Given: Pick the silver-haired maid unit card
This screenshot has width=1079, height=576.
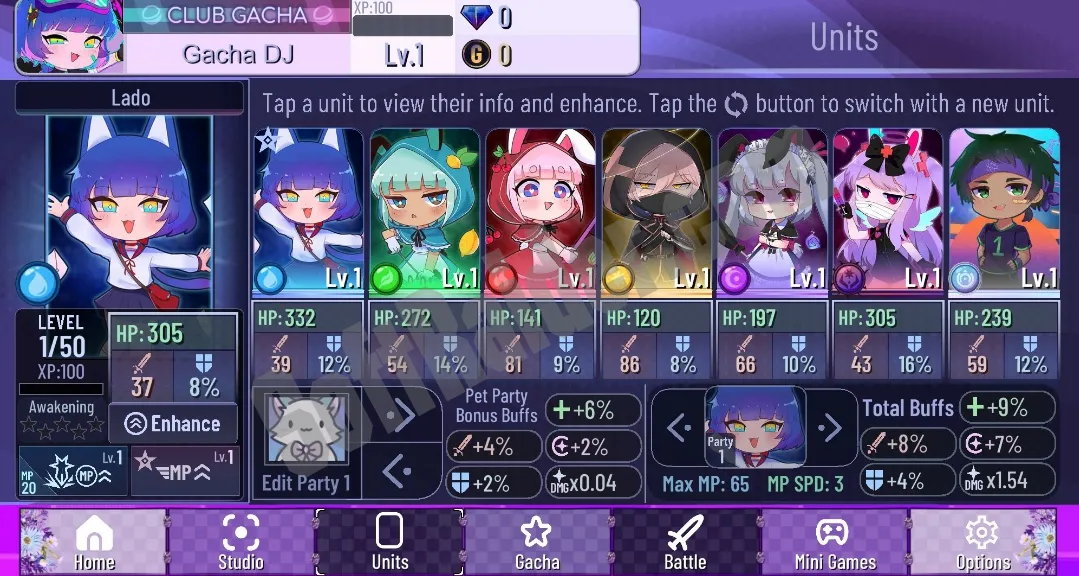Looking at the screenshot, I should (x=772, y=210).
